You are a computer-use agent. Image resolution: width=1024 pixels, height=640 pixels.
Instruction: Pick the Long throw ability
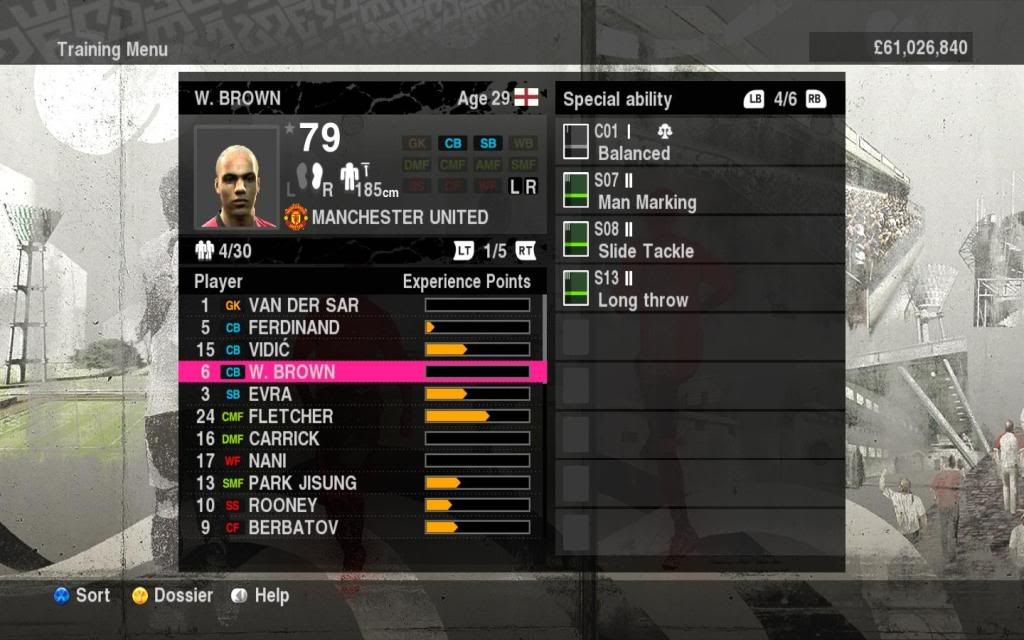tap(700, 289)
